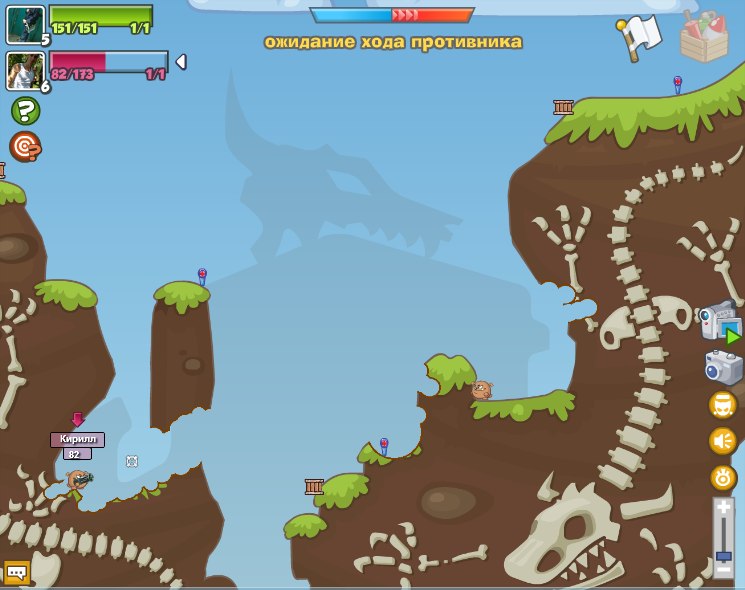
Task: Select the level 6 player avatar
Action: click(23, 70)
